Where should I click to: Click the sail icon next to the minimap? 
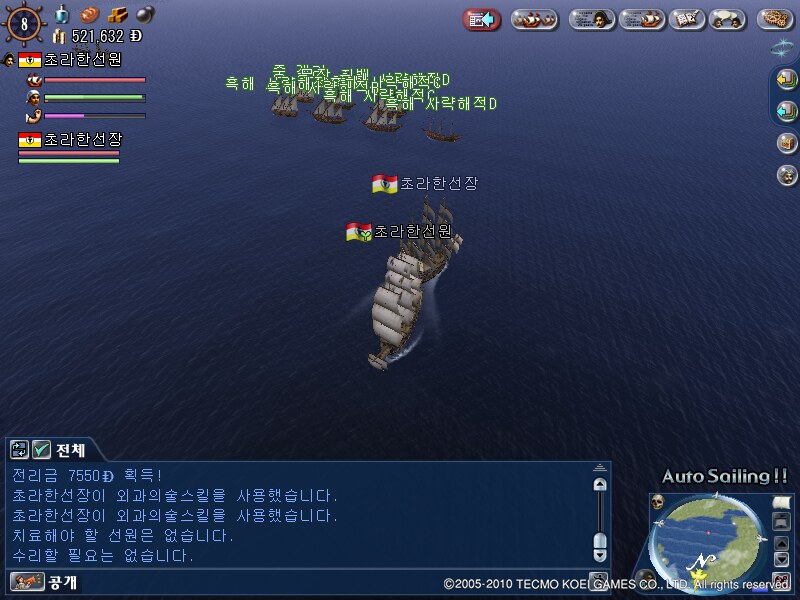780,501
